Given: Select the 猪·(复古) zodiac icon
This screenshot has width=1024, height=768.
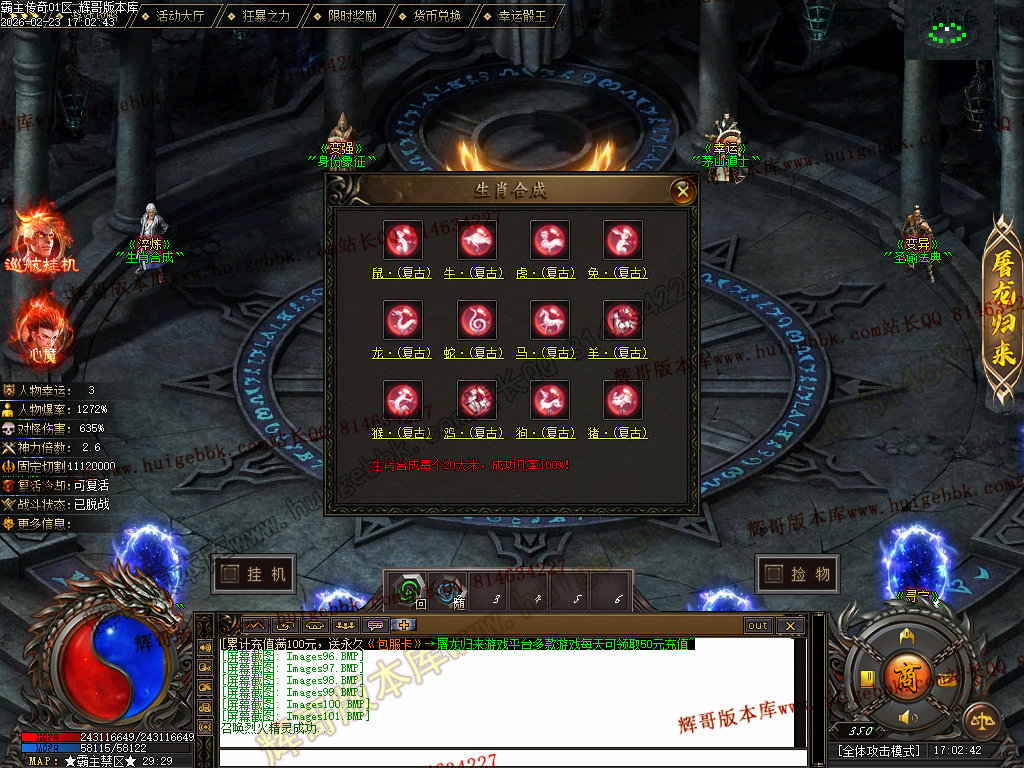Looking at the screenshot, I should click(623, 401).
